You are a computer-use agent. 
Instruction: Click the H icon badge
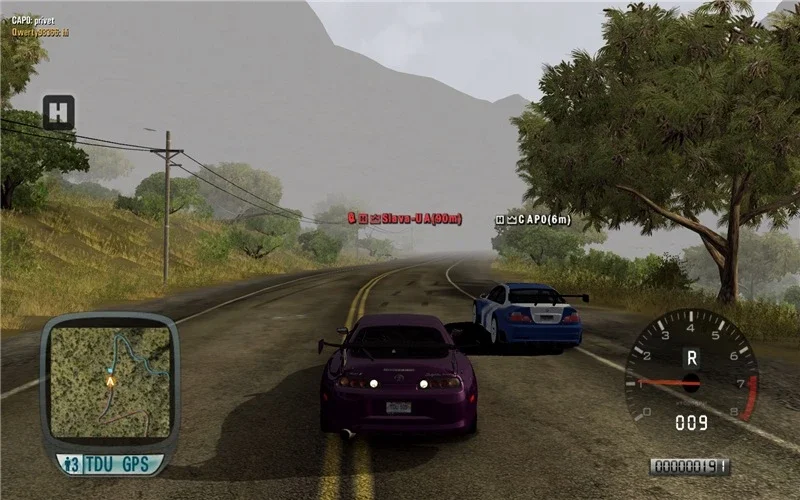click(59, 112)
